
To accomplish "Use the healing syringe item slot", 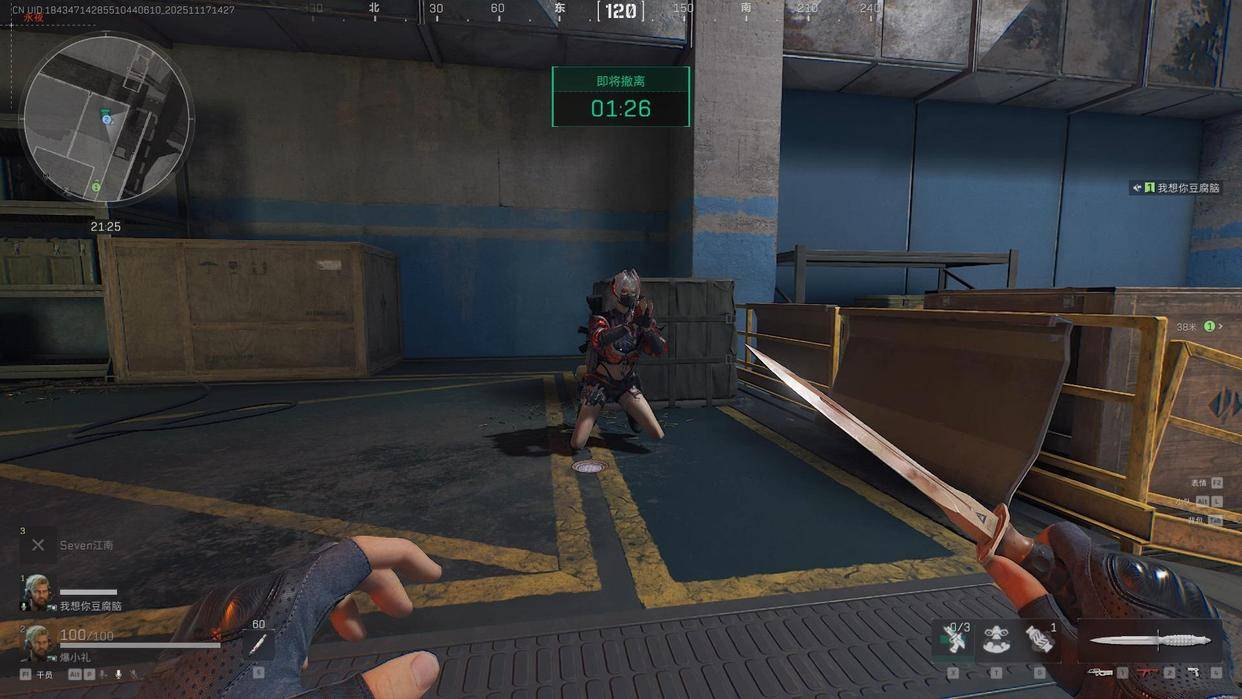I will tap(257, 644).
